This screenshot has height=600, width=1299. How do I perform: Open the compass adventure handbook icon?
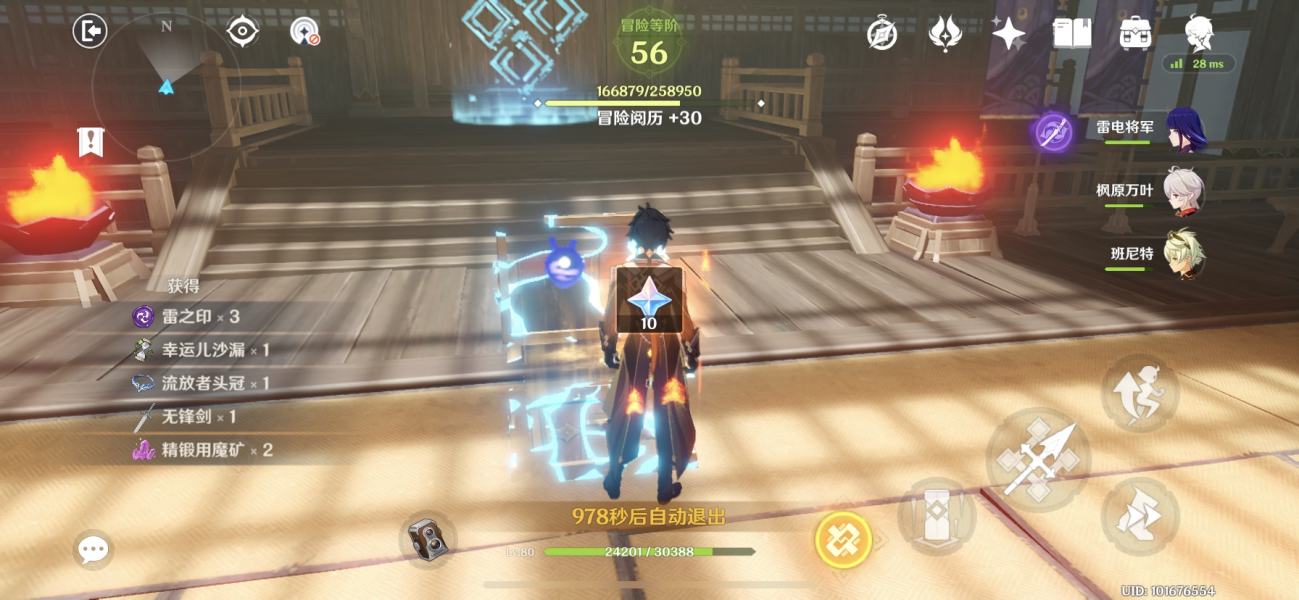[x=881, y=34]
